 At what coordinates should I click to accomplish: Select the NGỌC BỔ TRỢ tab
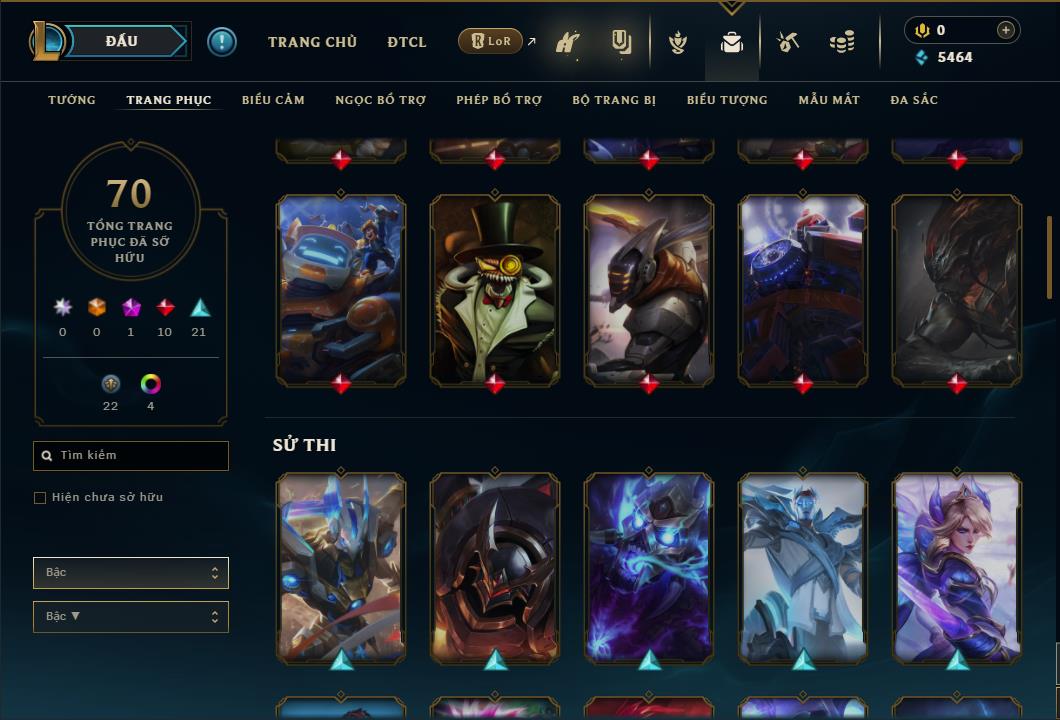coord(380,100)
